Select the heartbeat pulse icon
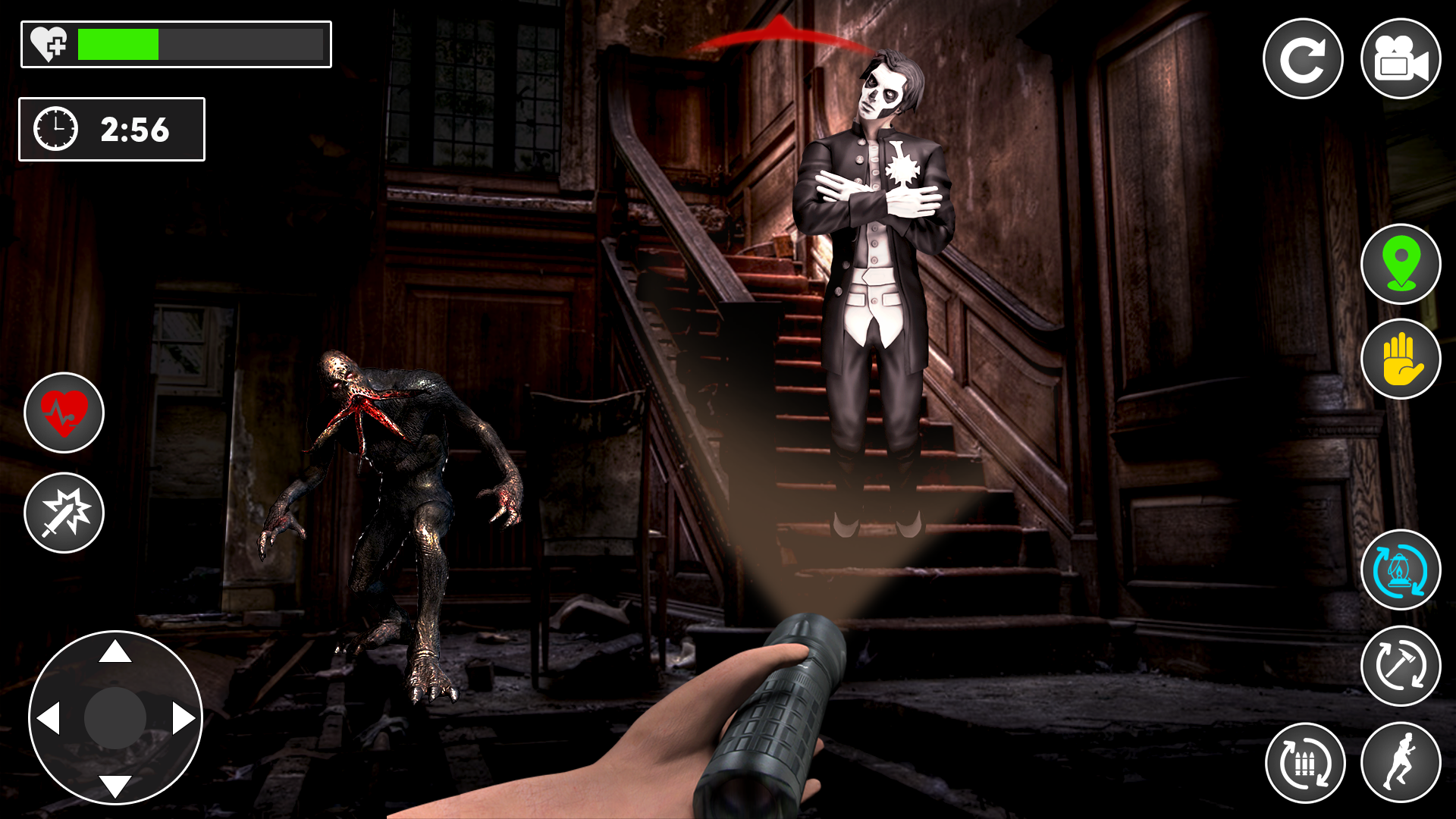Image resolution: width=1456 pixels, height=819 pixels. tap(64, 412)
